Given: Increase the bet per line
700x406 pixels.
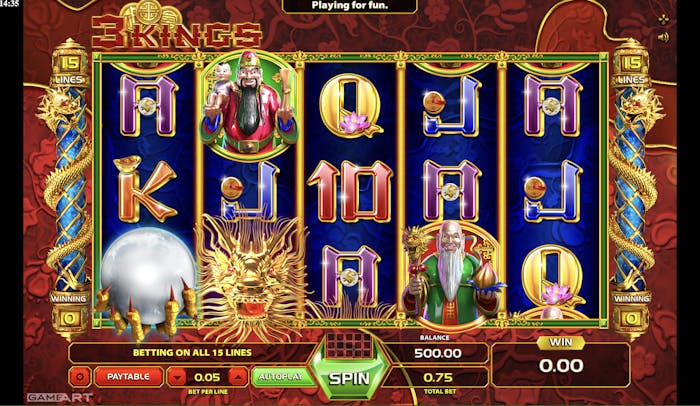Looking at the screenshot, I should click(237, 377).
